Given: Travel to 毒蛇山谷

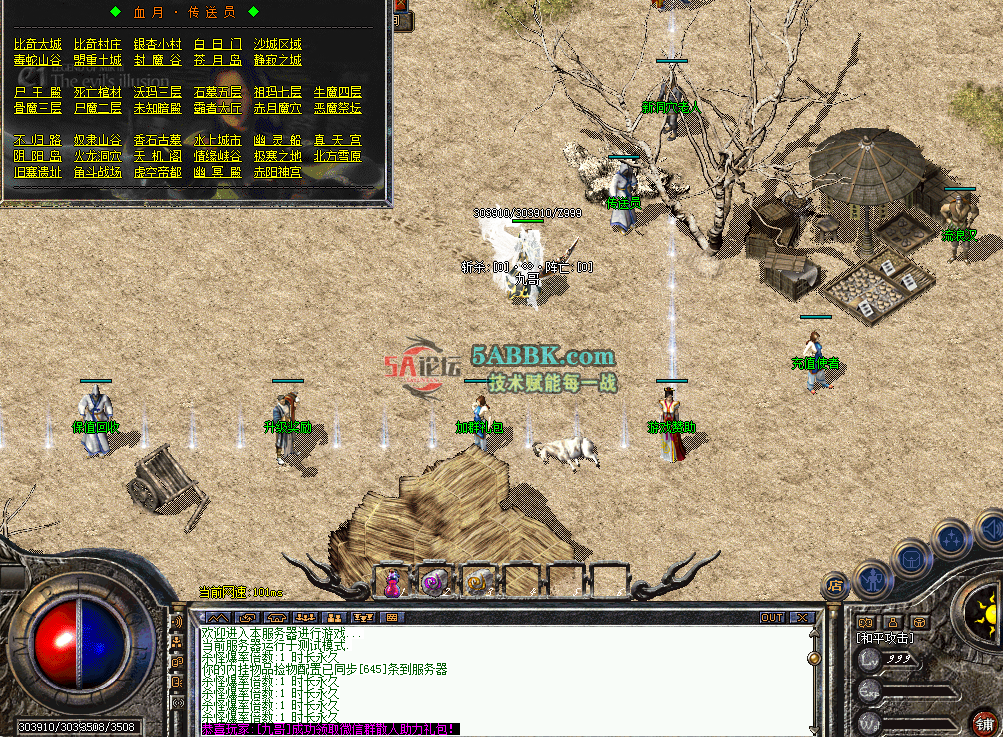Looking at the screenshot, I should pyautogui.click(x=38, y=60).
